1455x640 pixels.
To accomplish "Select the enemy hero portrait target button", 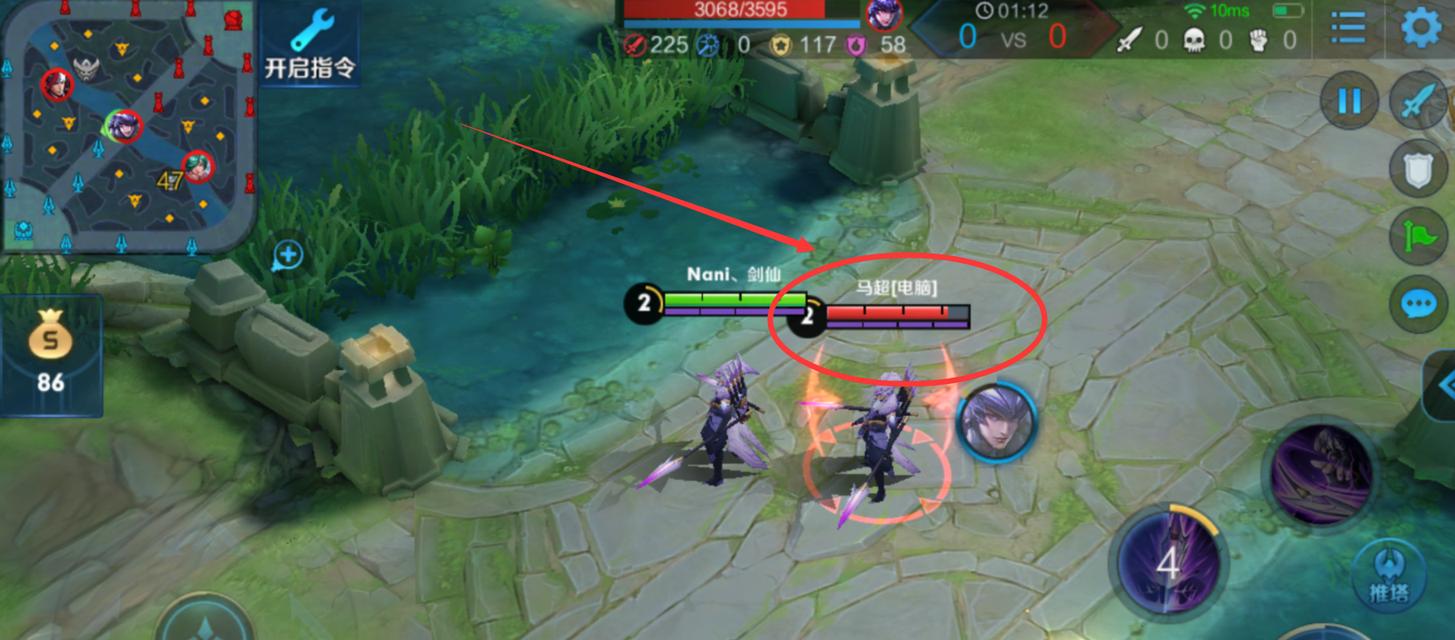I will pos(996,423).
